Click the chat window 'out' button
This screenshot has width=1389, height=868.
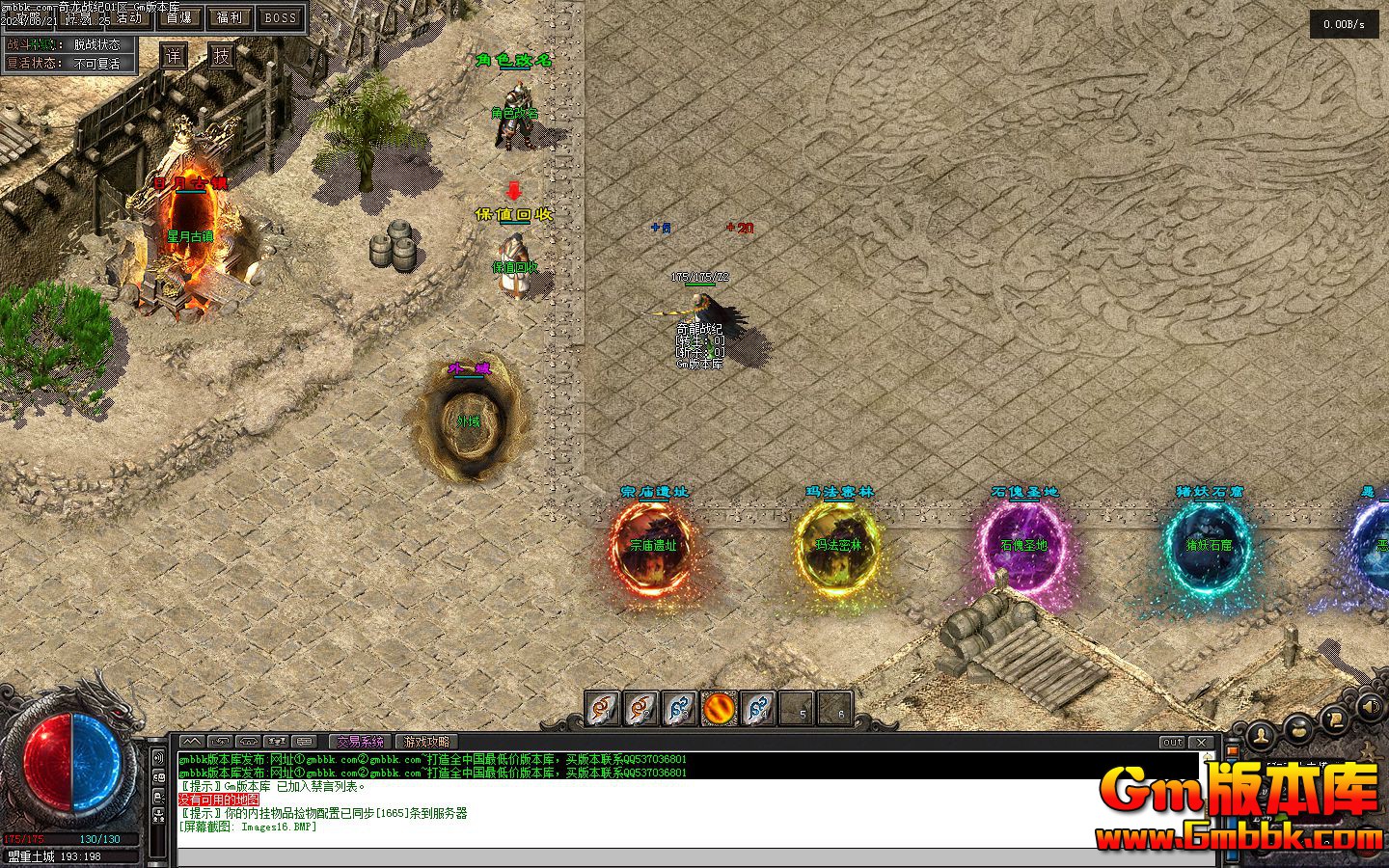pos(1172,742)
